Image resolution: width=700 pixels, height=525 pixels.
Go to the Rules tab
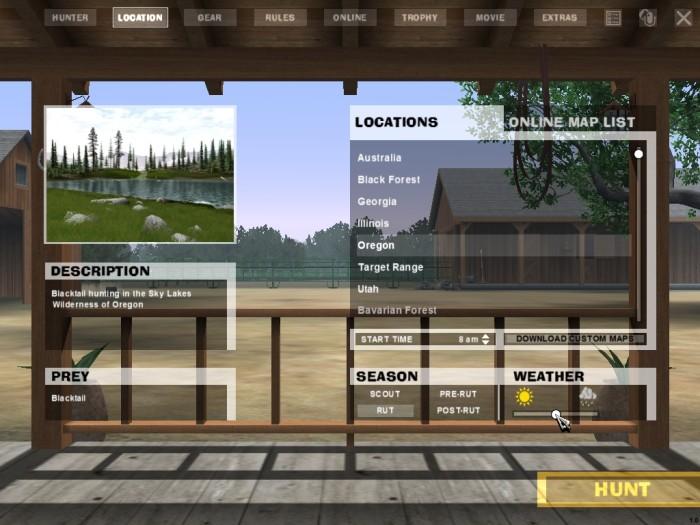tap(280, 18)
